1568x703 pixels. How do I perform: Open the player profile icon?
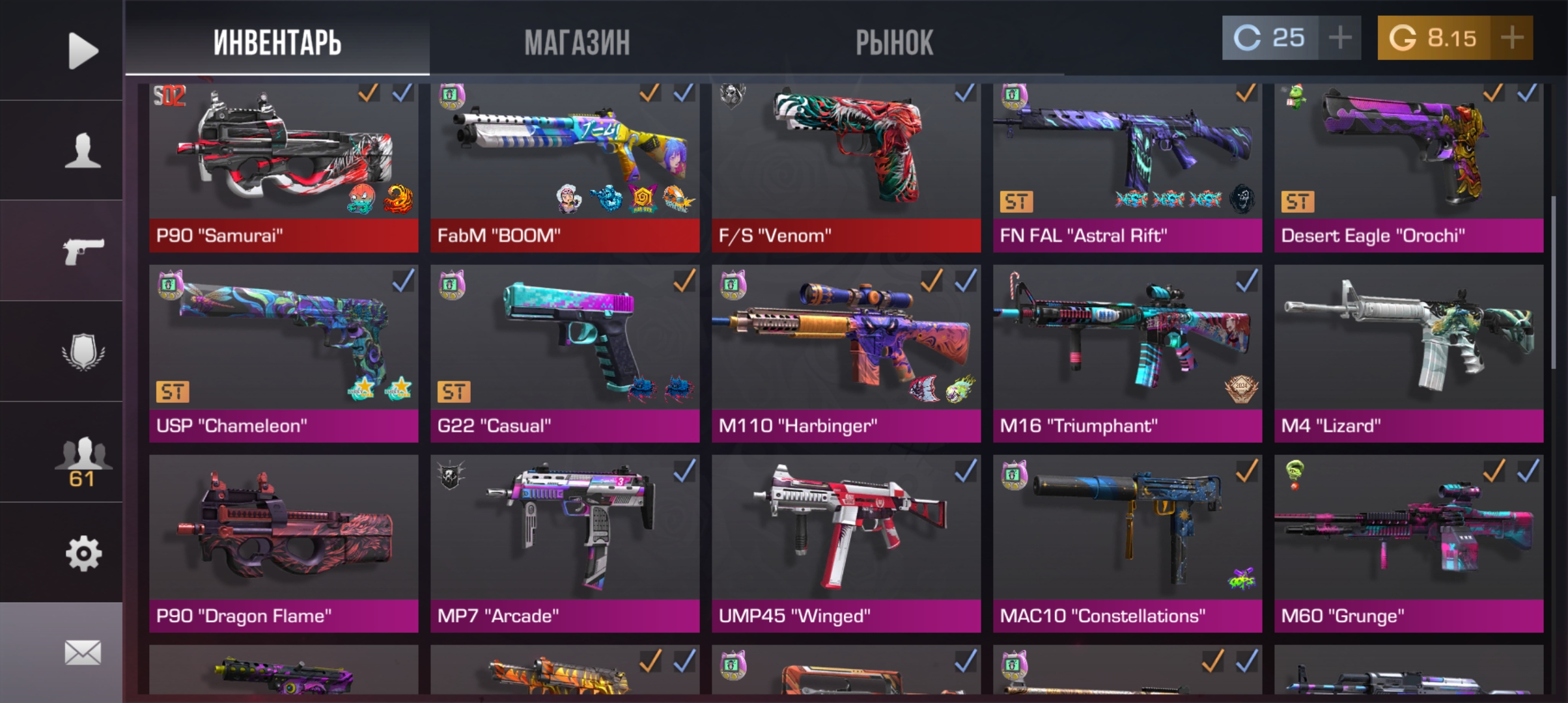tap(82, 150)
